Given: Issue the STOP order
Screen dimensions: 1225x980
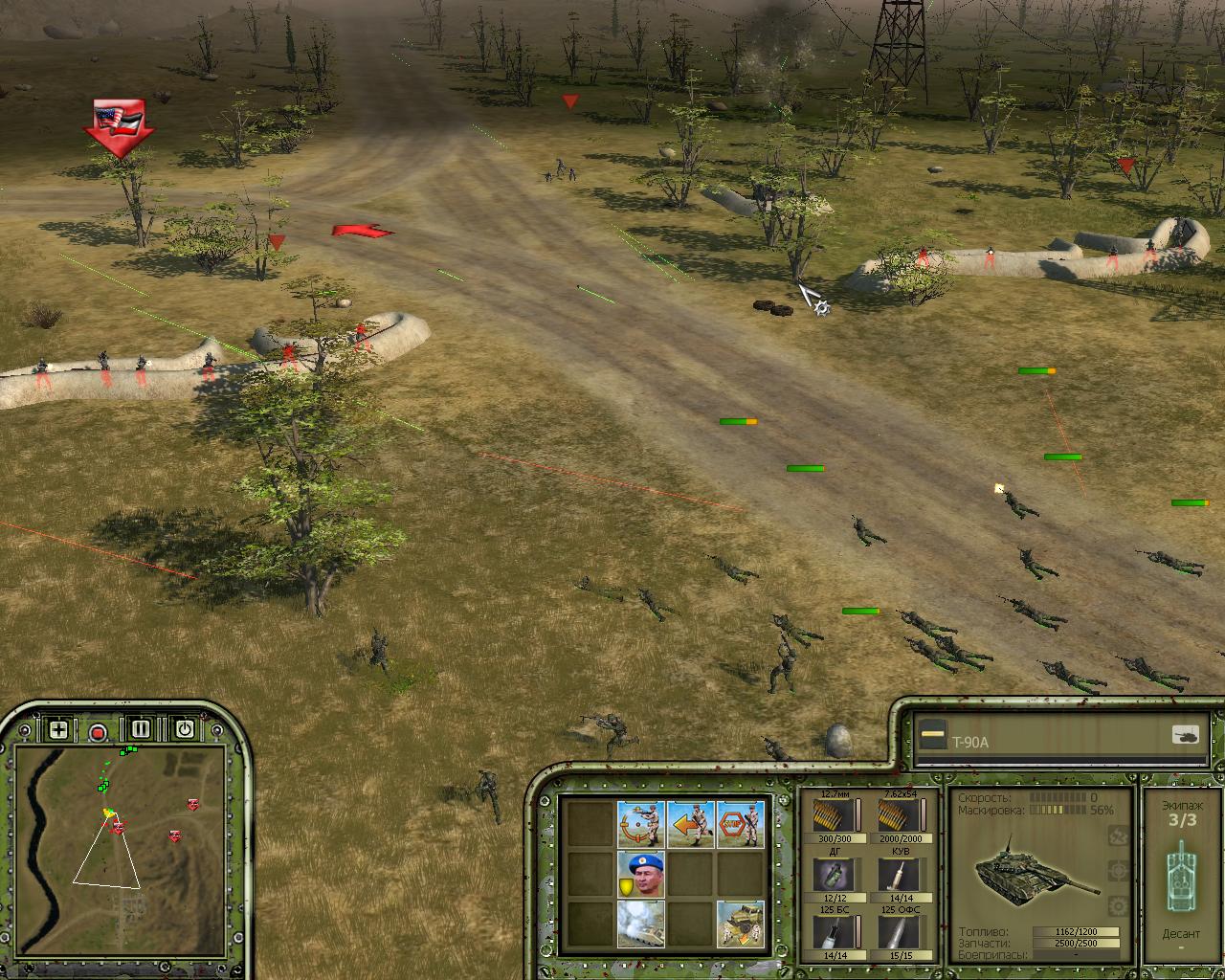Looking at the screenshot, I should 741,824.
